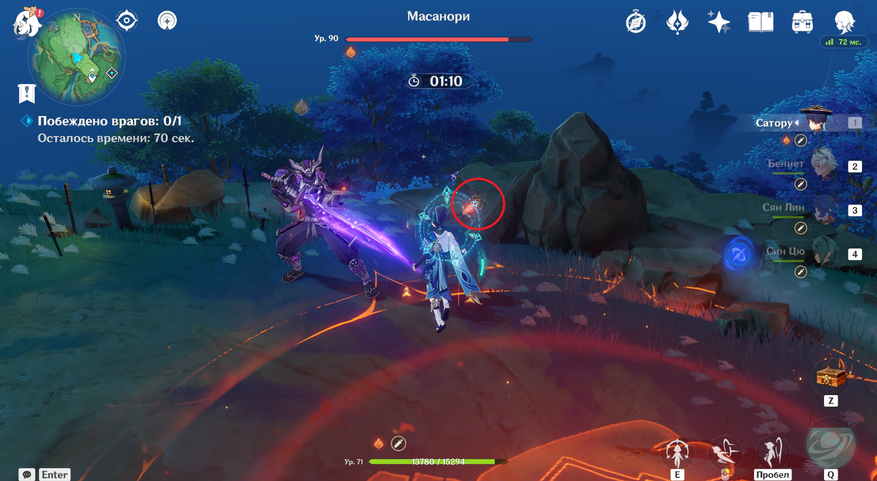Switch to party member Беннет

coord(822,166)
